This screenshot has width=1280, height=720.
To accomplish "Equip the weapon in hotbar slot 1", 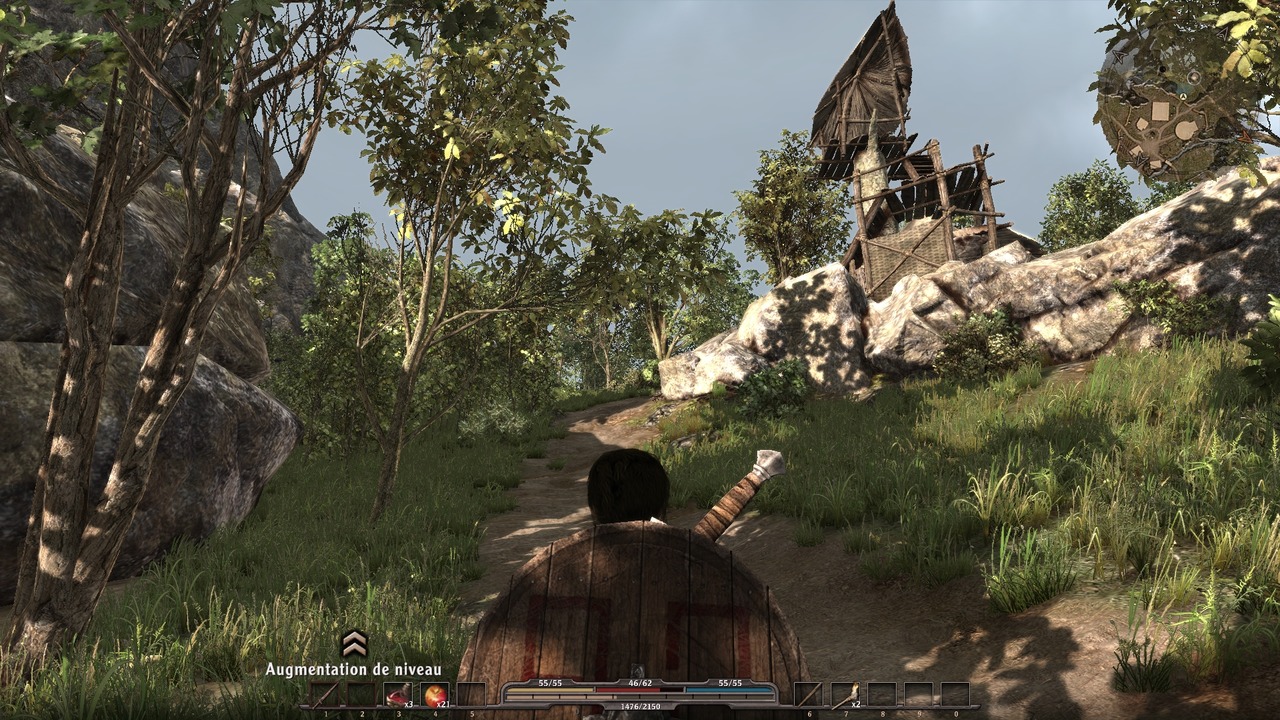I will point(323,695).
